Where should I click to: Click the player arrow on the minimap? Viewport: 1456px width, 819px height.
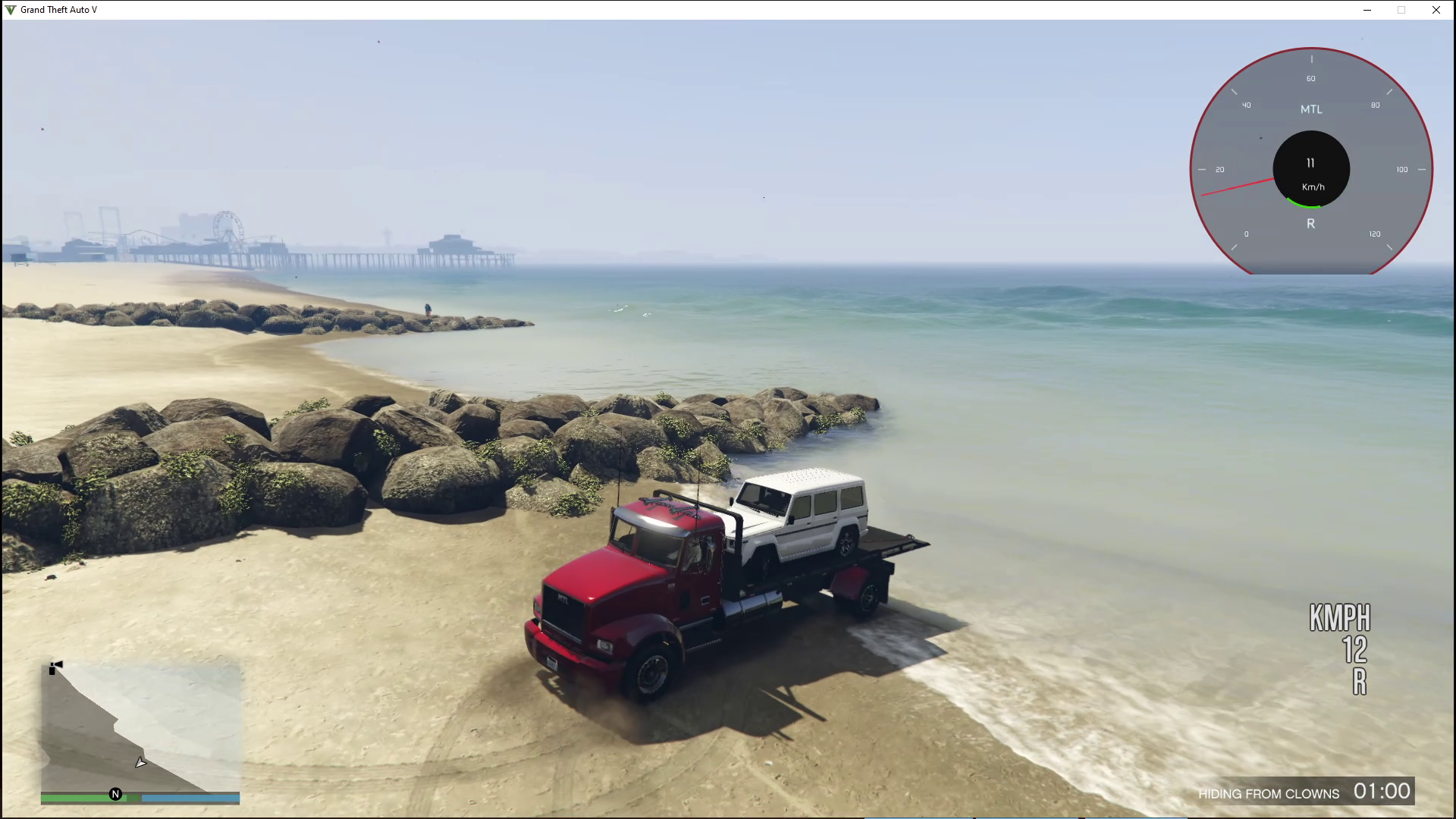140,762
